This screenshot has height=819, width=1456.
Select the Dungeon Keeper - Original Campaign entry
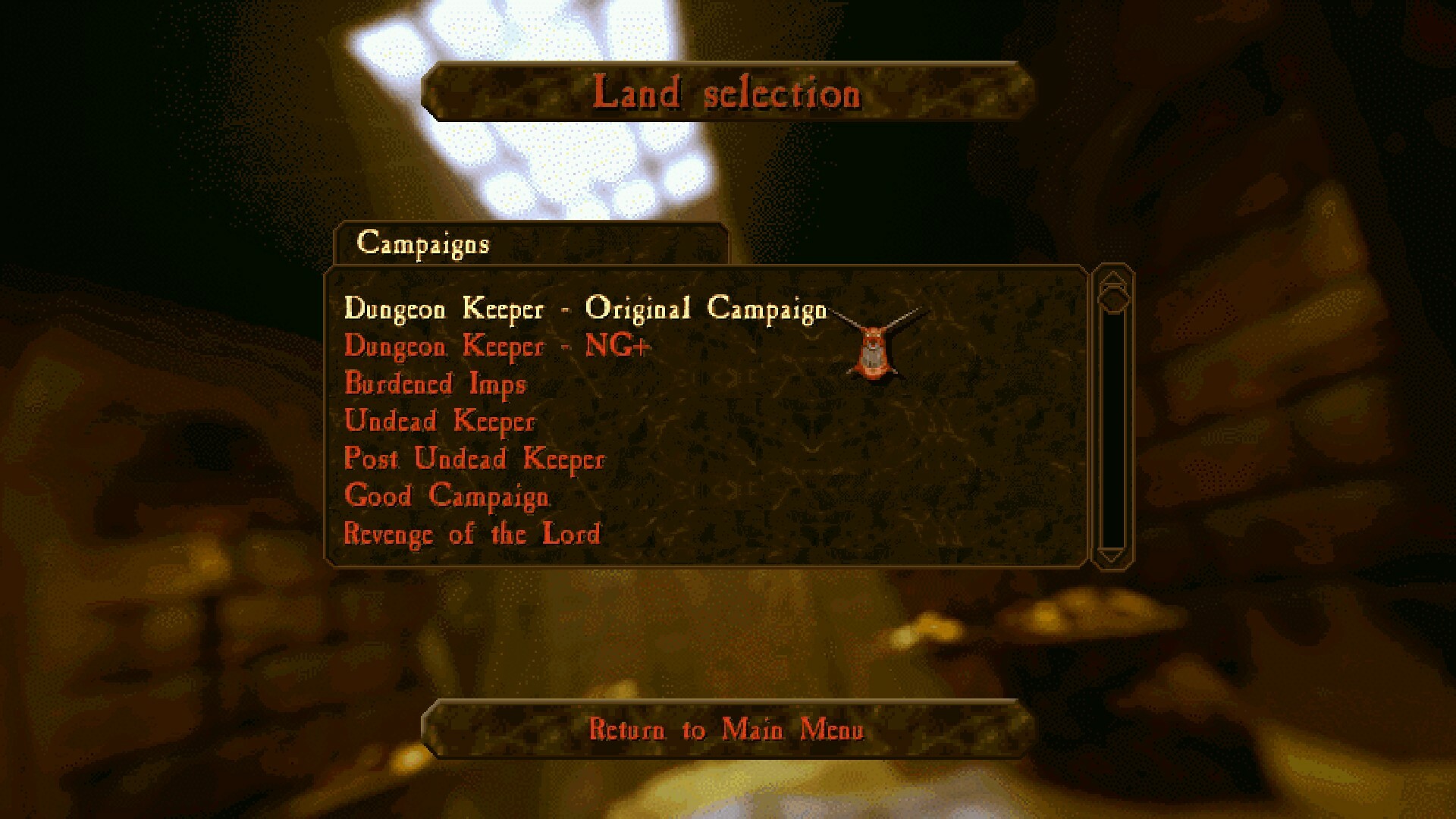pos(584,309)
